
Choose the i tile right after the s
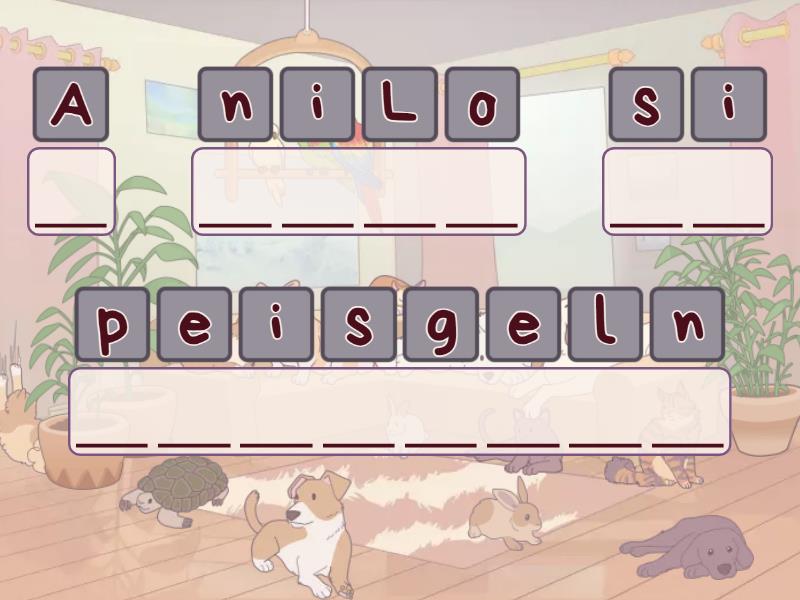(x=728, y=104)
